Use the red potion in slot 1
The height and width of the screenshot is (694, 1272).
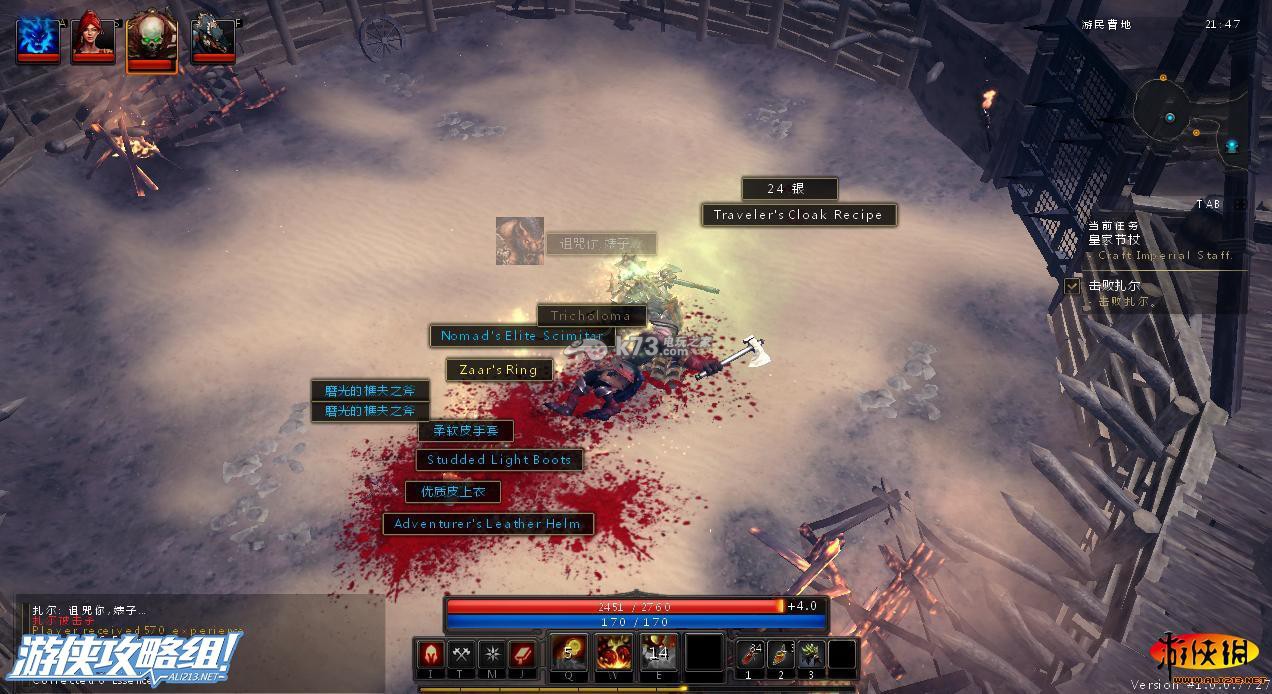[751, 655]
